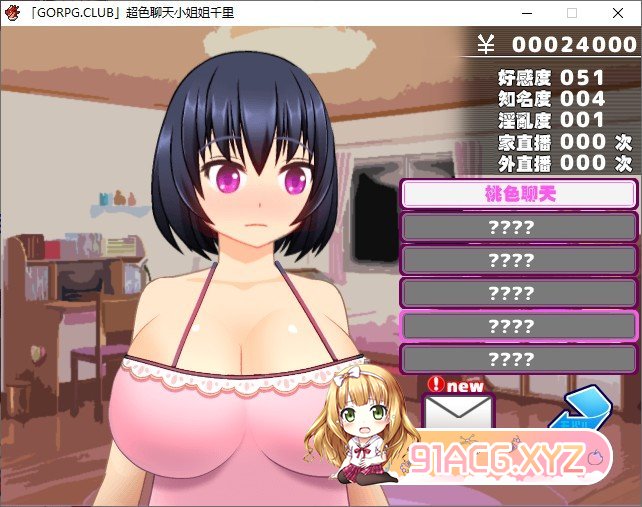Select the 桃色聊天 menu option
Image resolution: width=642 pixels, height=507 pixels.
click(518, 194)
